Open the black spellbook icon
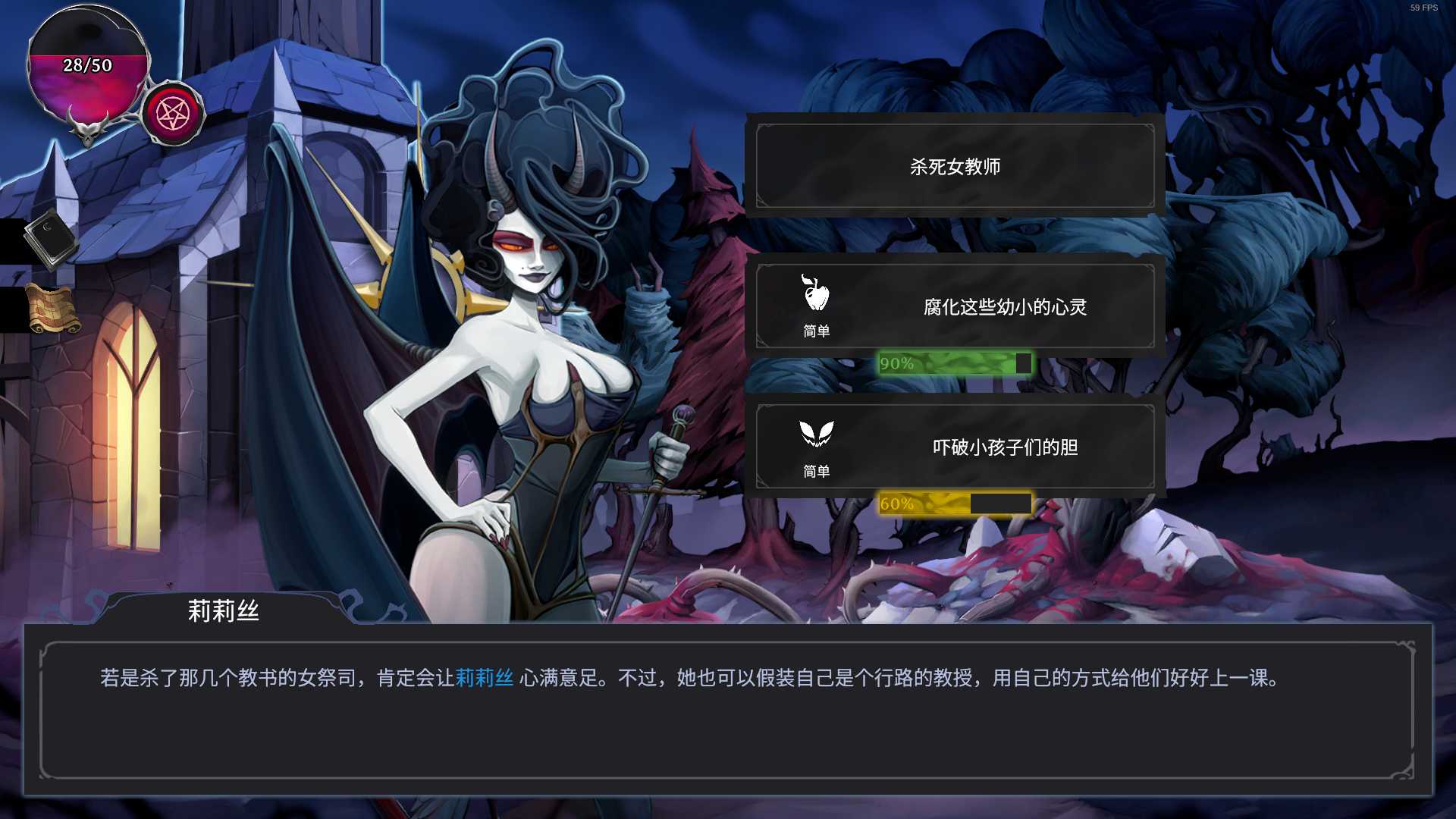This screenshot has width=1456, height=819. pyautogui.click(x=50, y=238)
